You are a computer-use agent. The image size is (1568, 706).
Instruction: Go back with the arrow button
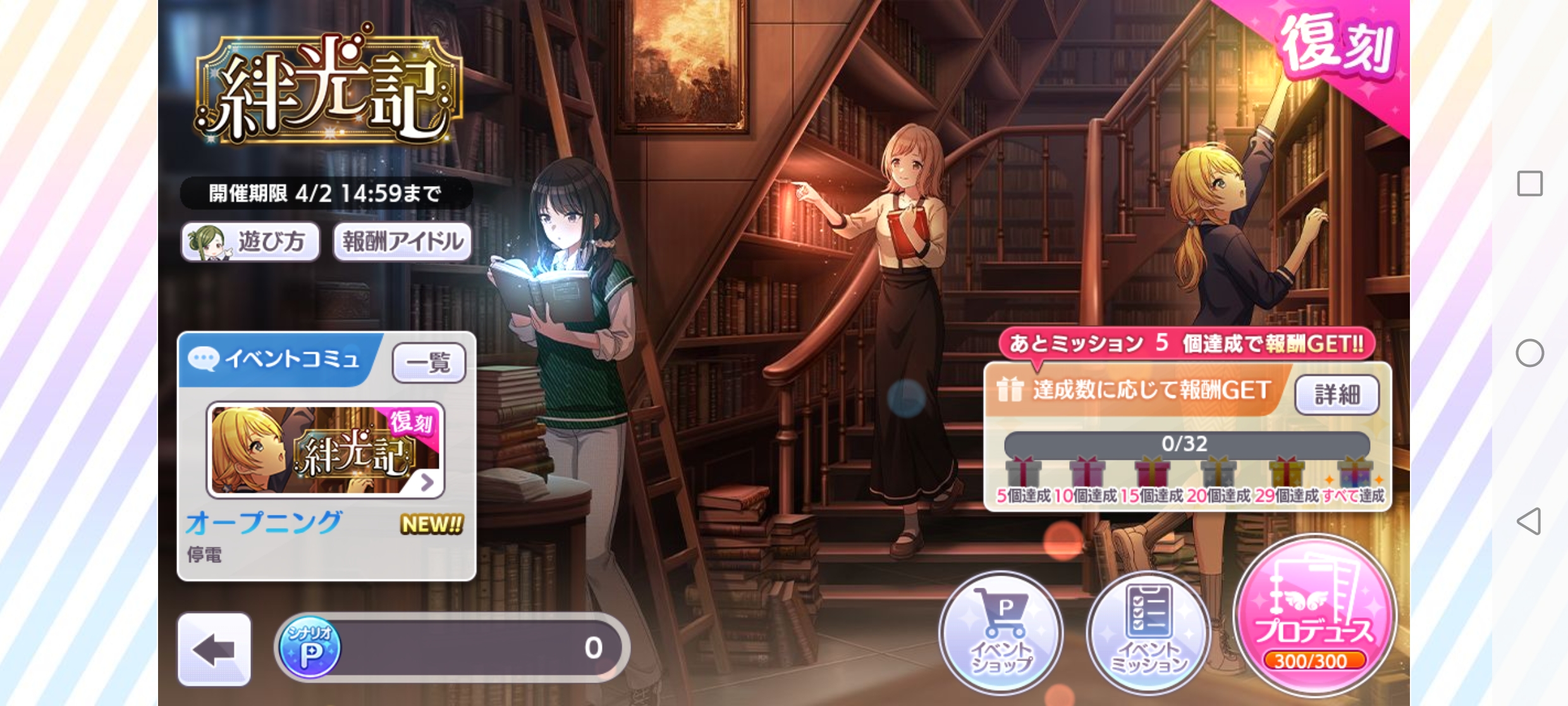(x=214, y=649)
